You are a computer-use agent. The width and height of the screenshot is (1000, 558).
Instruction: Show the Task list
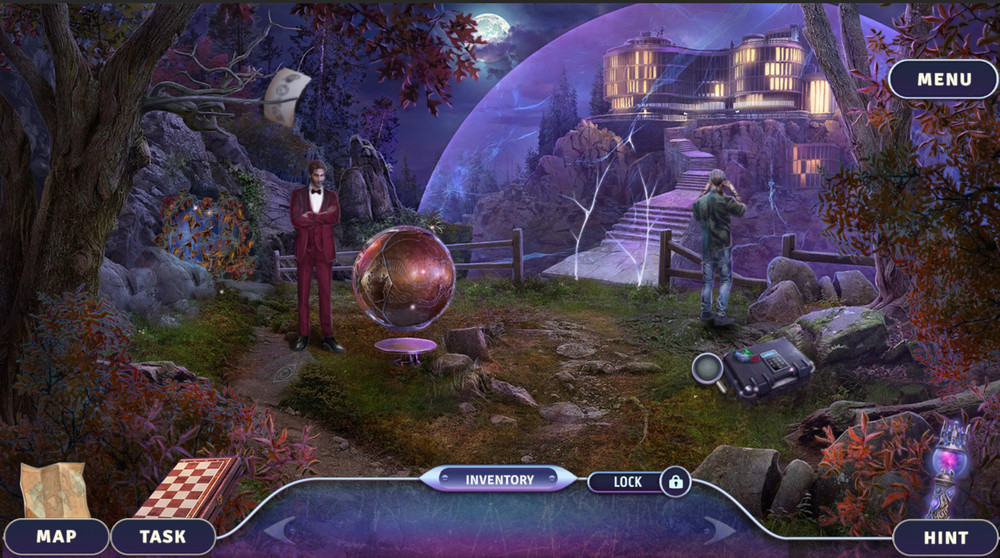tap(162, 537)
